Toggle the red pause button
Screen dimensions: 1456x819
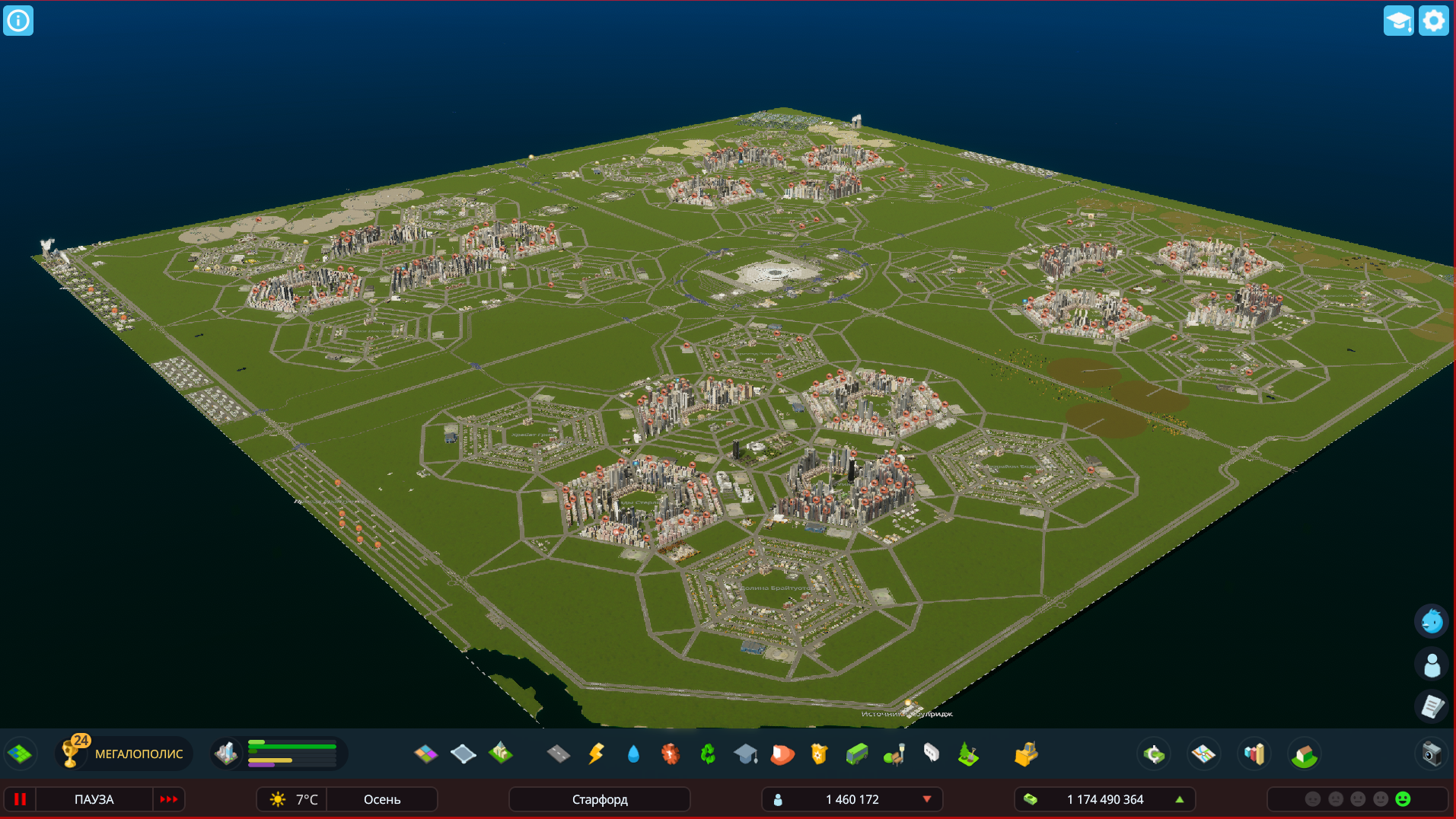(21, 799)
